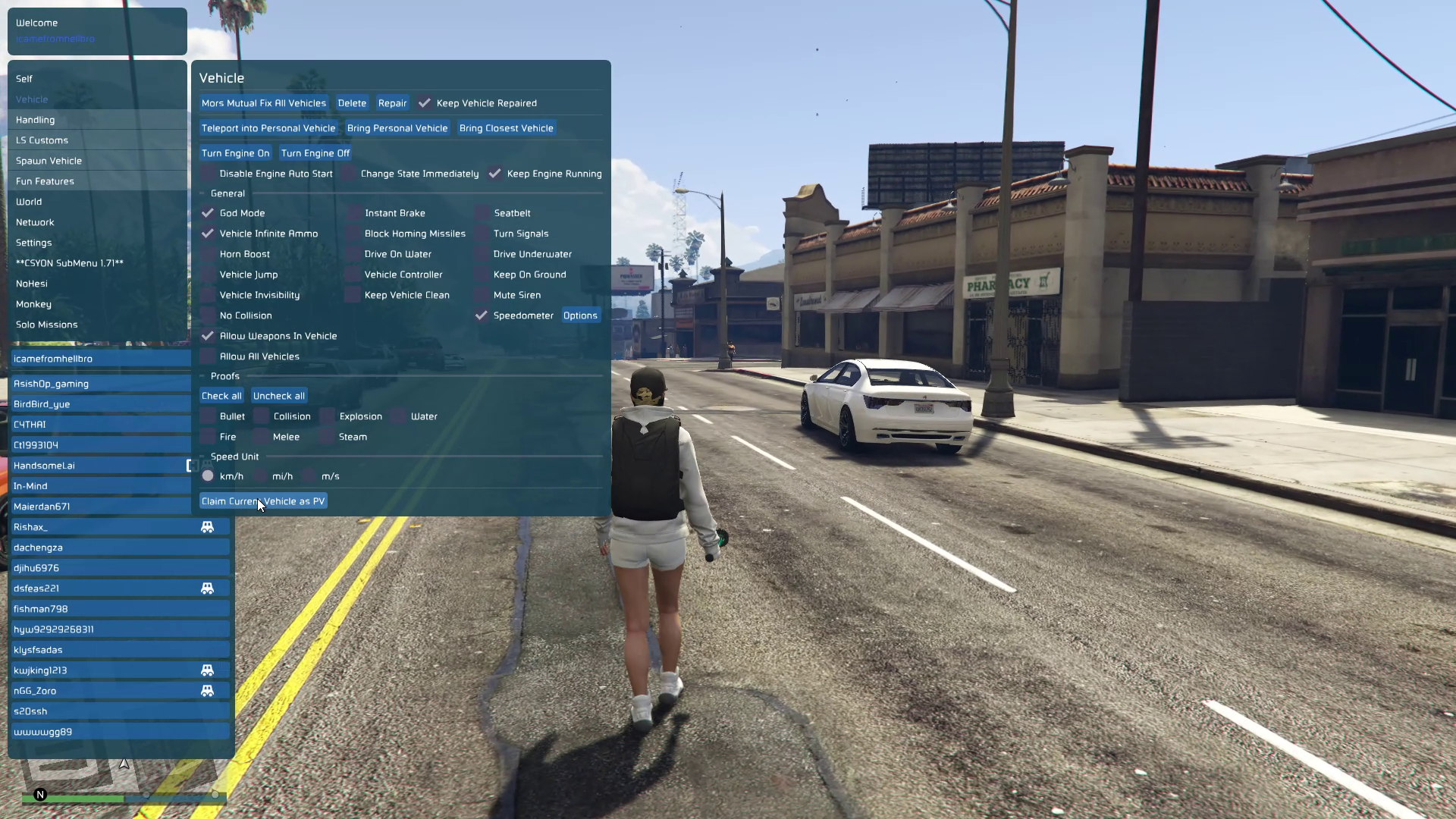The width and height of the screenshot is (1456, 819).
Task: Turn Engine Off
Action: click(315, 153)
